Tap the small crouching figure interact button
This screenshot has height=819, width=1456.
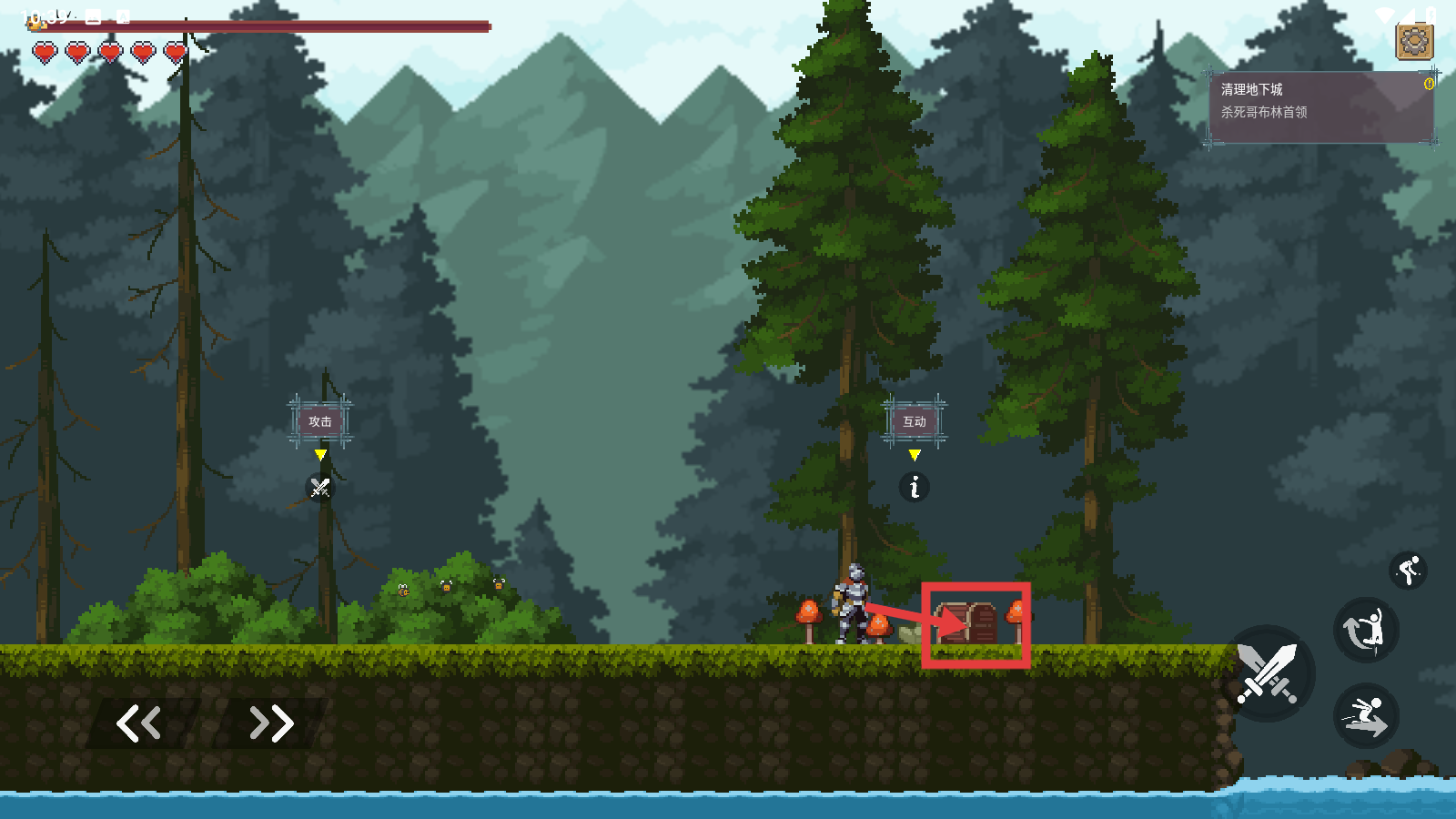tap(1409, 571)
